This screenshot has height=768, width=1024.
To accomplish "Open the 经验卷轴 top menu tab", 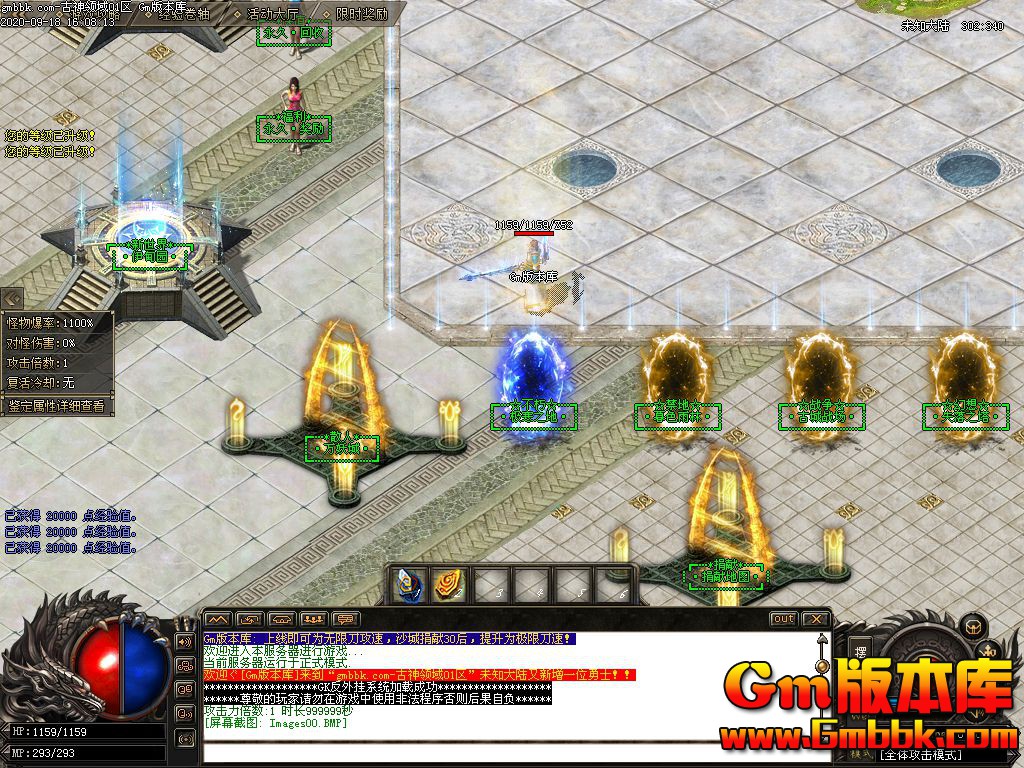I will (x=182, y=15).
